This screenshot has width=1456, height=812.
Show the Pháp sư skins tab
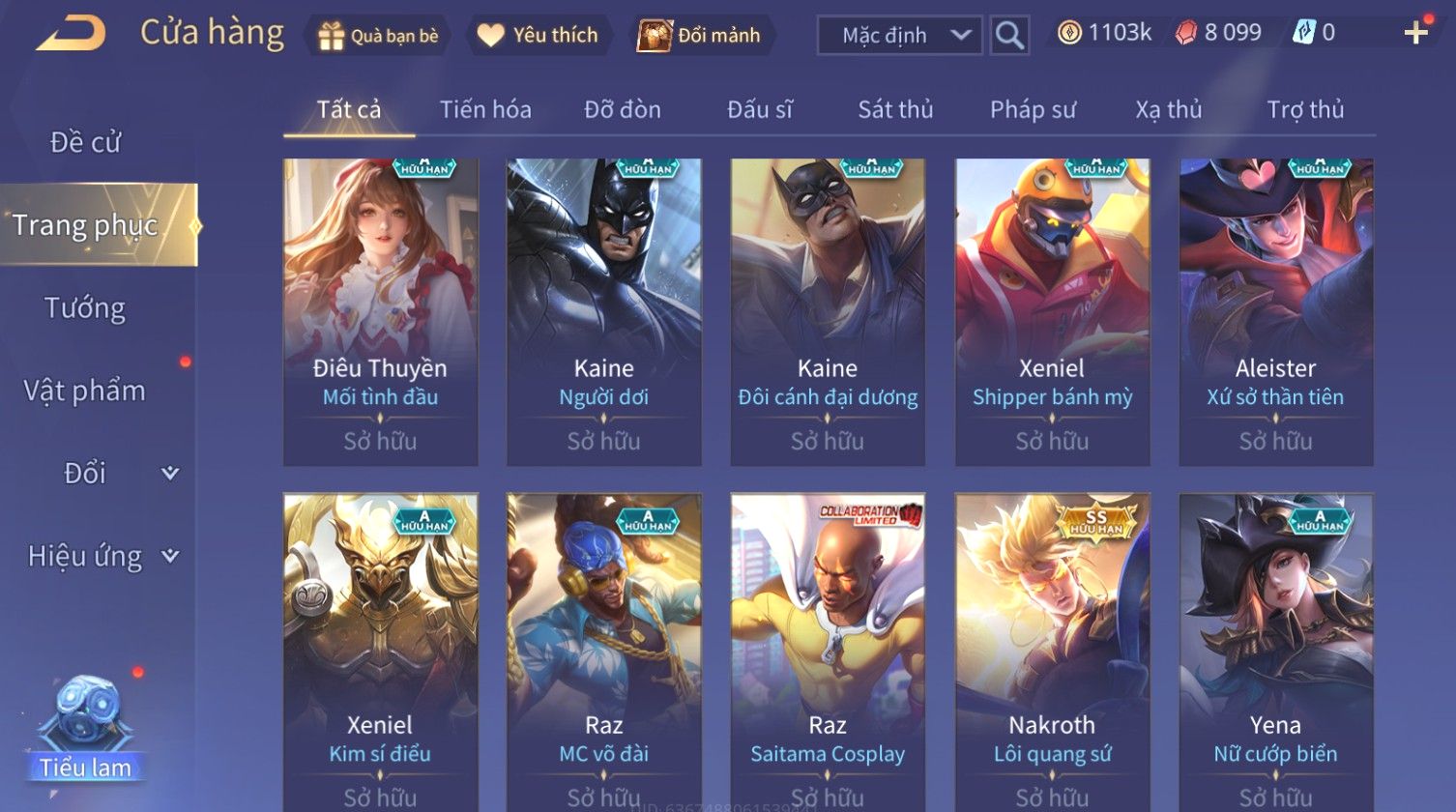1033,110
